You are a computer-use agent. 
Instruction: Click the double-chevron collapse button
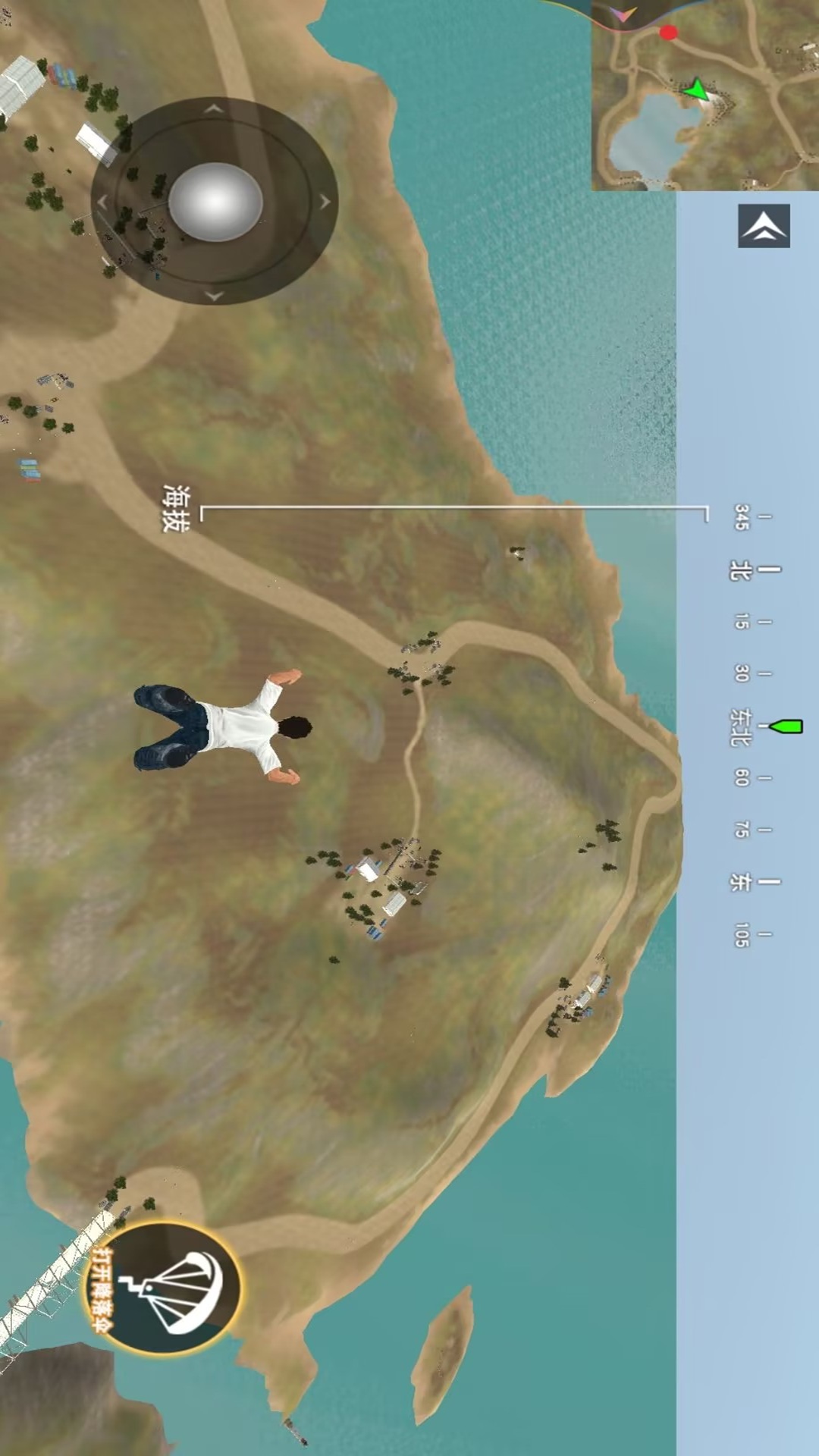764,226
